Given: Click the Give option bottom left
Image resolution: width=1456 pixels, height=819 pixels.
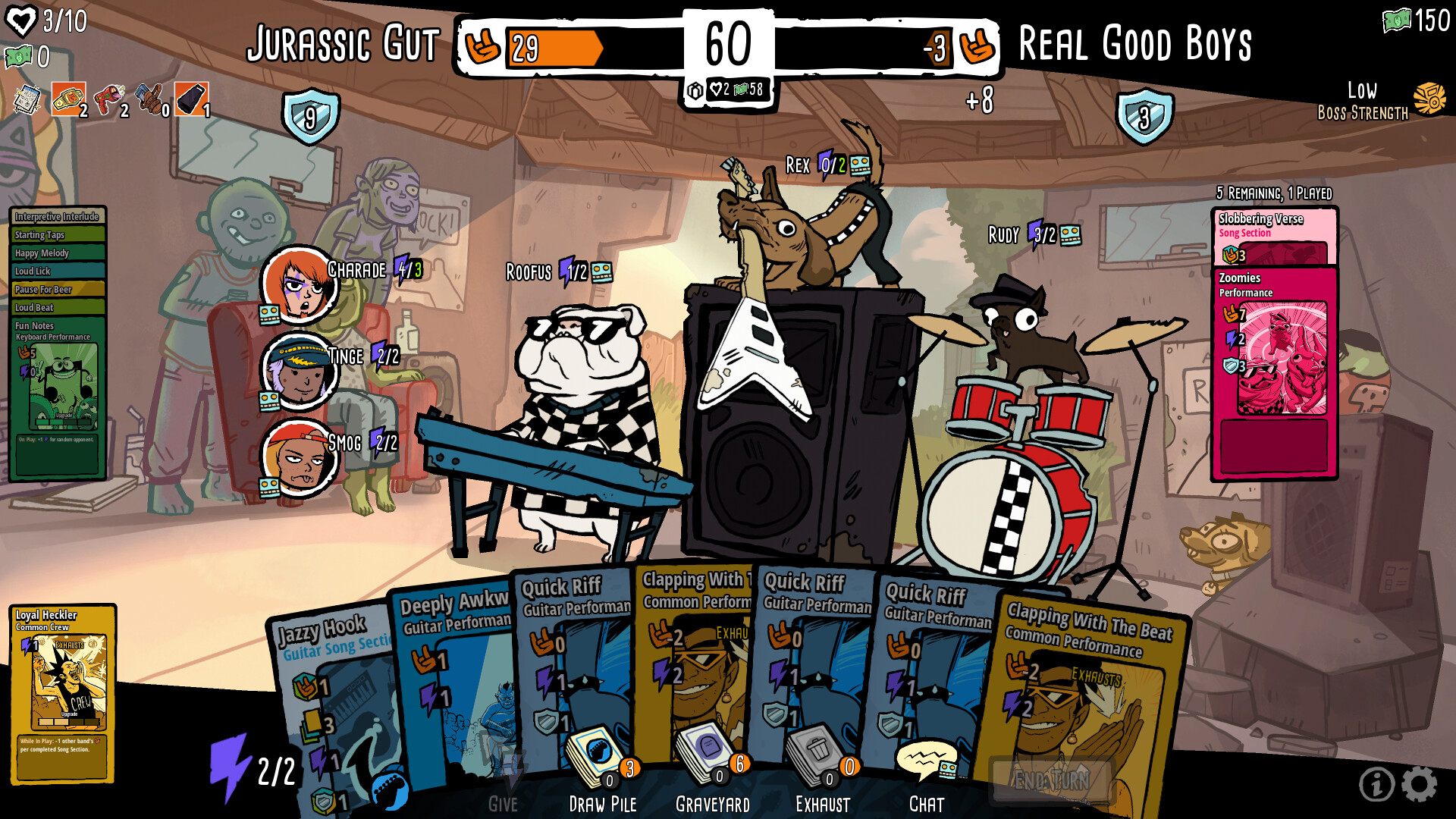Looking at the screenshot, I should point(502,802).
